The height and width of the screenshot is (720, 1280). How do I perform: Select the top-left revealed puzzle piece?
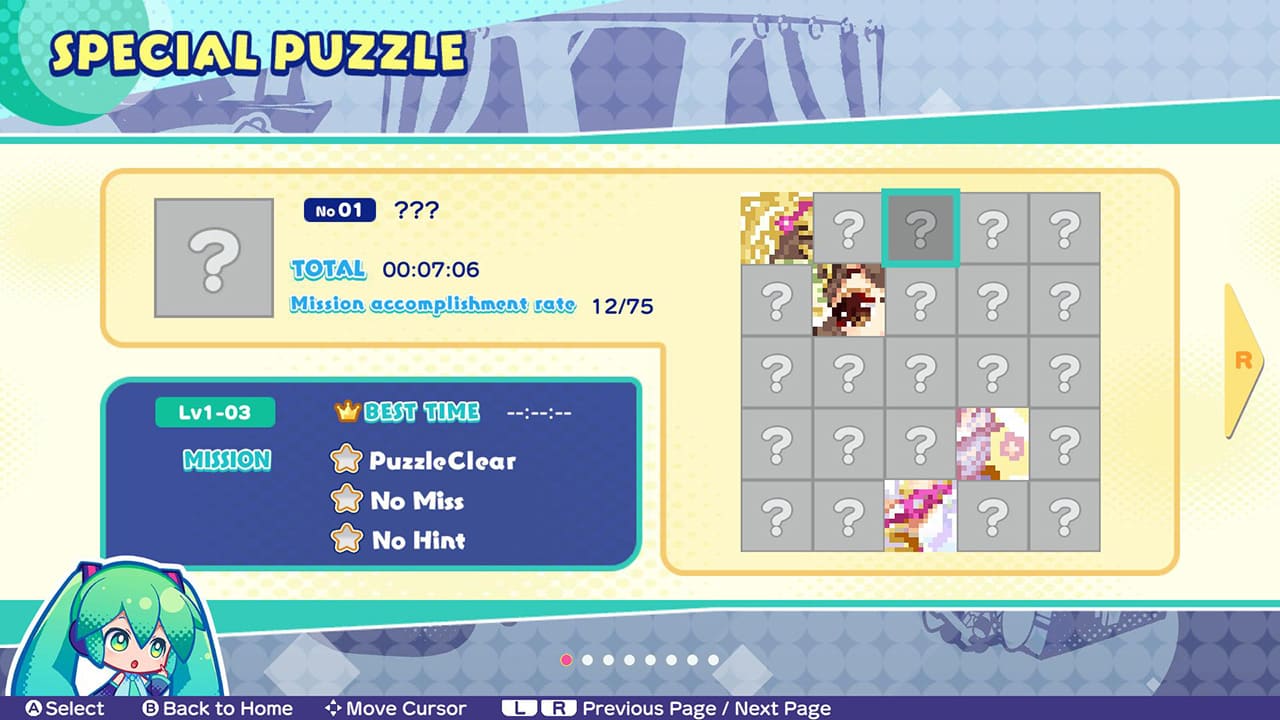(x=776, y=225)
